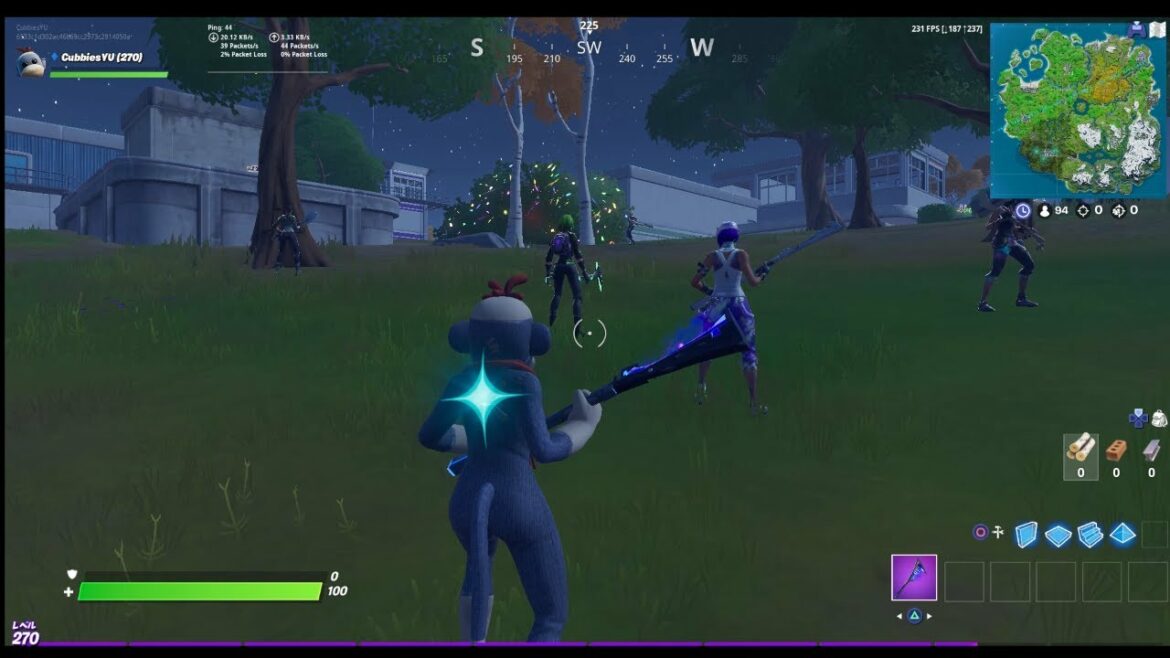This screenshot has height=658, width=1170.
Task: Choose the floor building piece
Action: (1058, 535)
